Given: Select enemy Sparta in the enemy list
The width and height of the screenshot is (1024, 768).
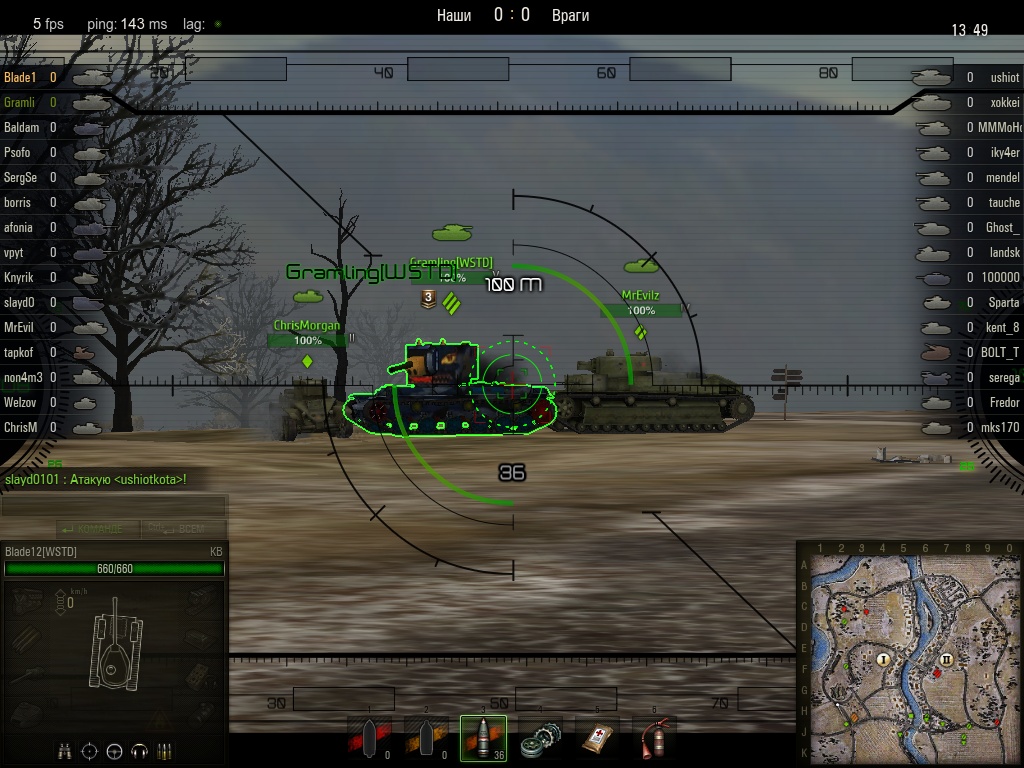Looking at the screenshot, I should click(1003, 302).
